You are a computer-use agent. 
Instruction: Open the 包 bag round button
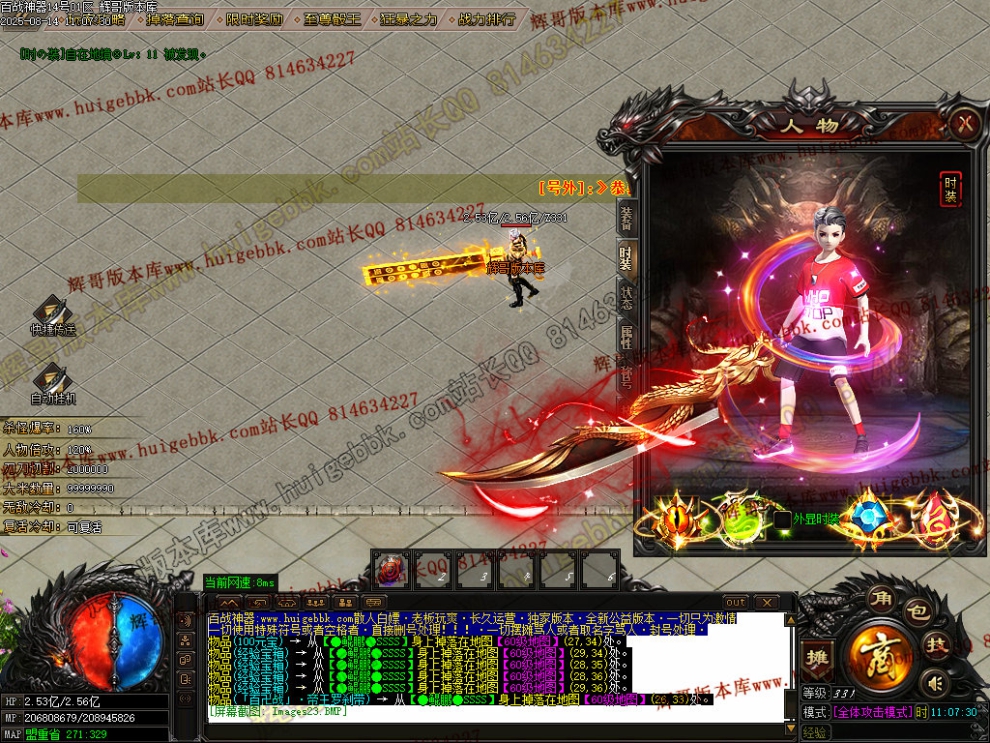(915, 610)
